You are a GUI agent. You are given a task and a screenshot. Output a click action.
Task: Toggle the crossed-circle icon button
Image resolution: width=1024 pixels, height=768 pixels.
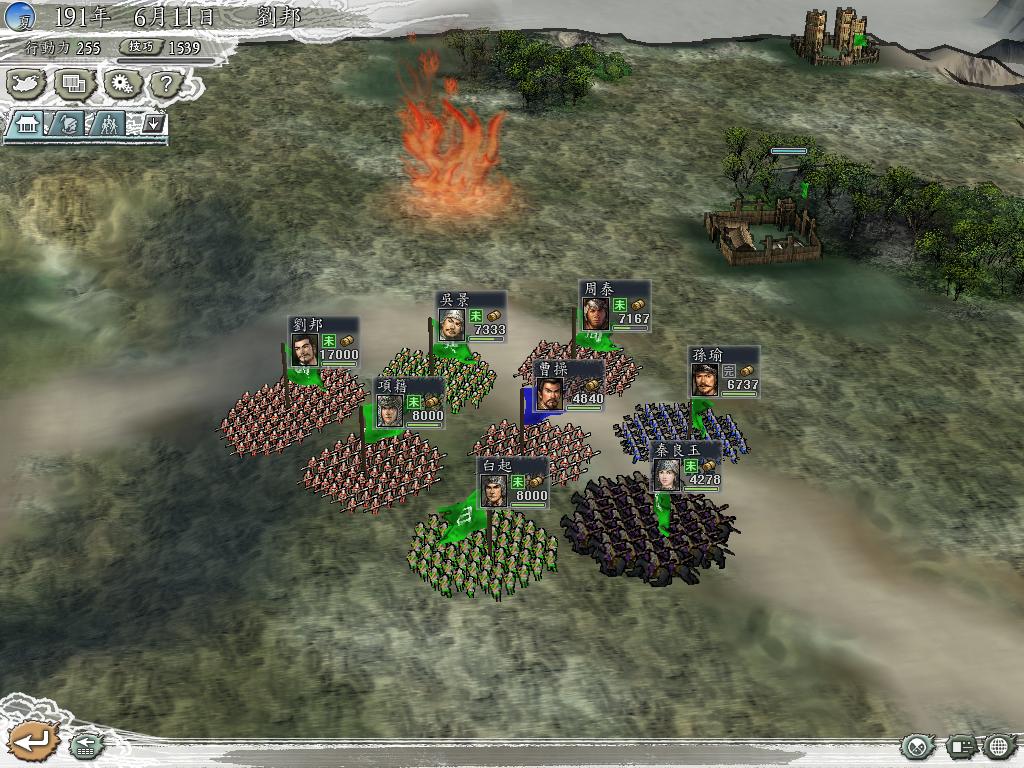point(916,746)
